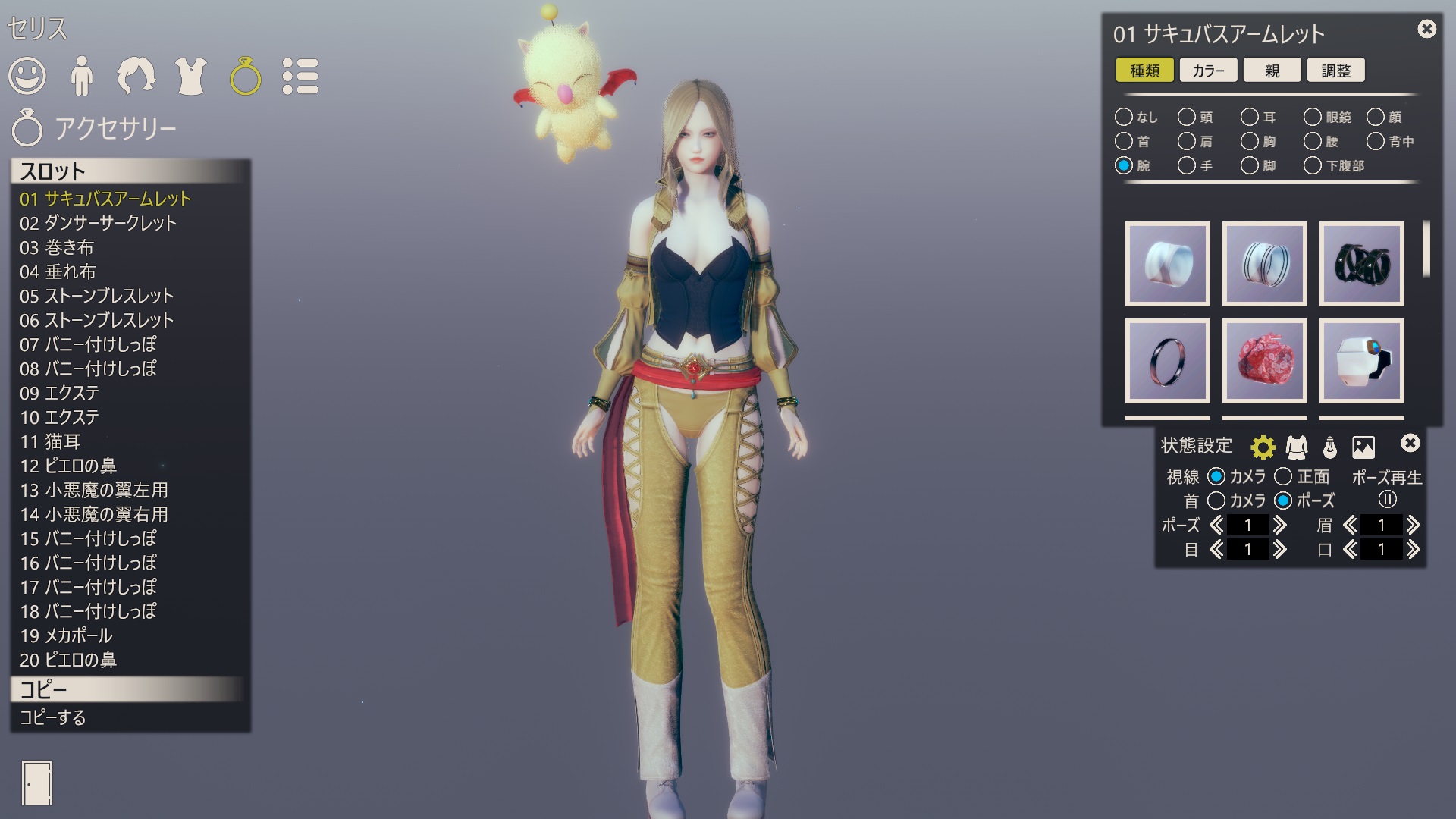
Task: Close the サキュバスアームレット panel
Action: click(1426, 30)
